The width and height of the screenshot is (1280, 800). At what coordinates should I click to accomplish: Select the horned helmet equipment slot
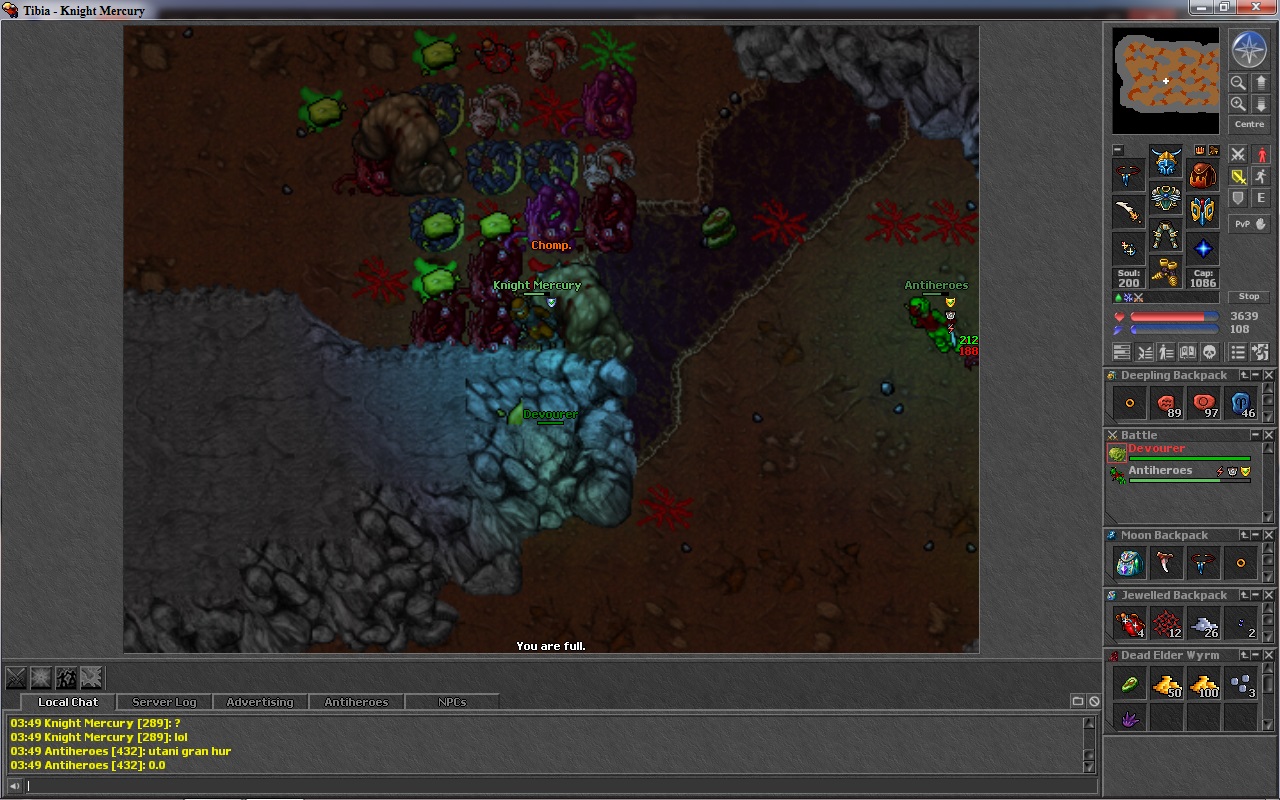coord(1165,161)
